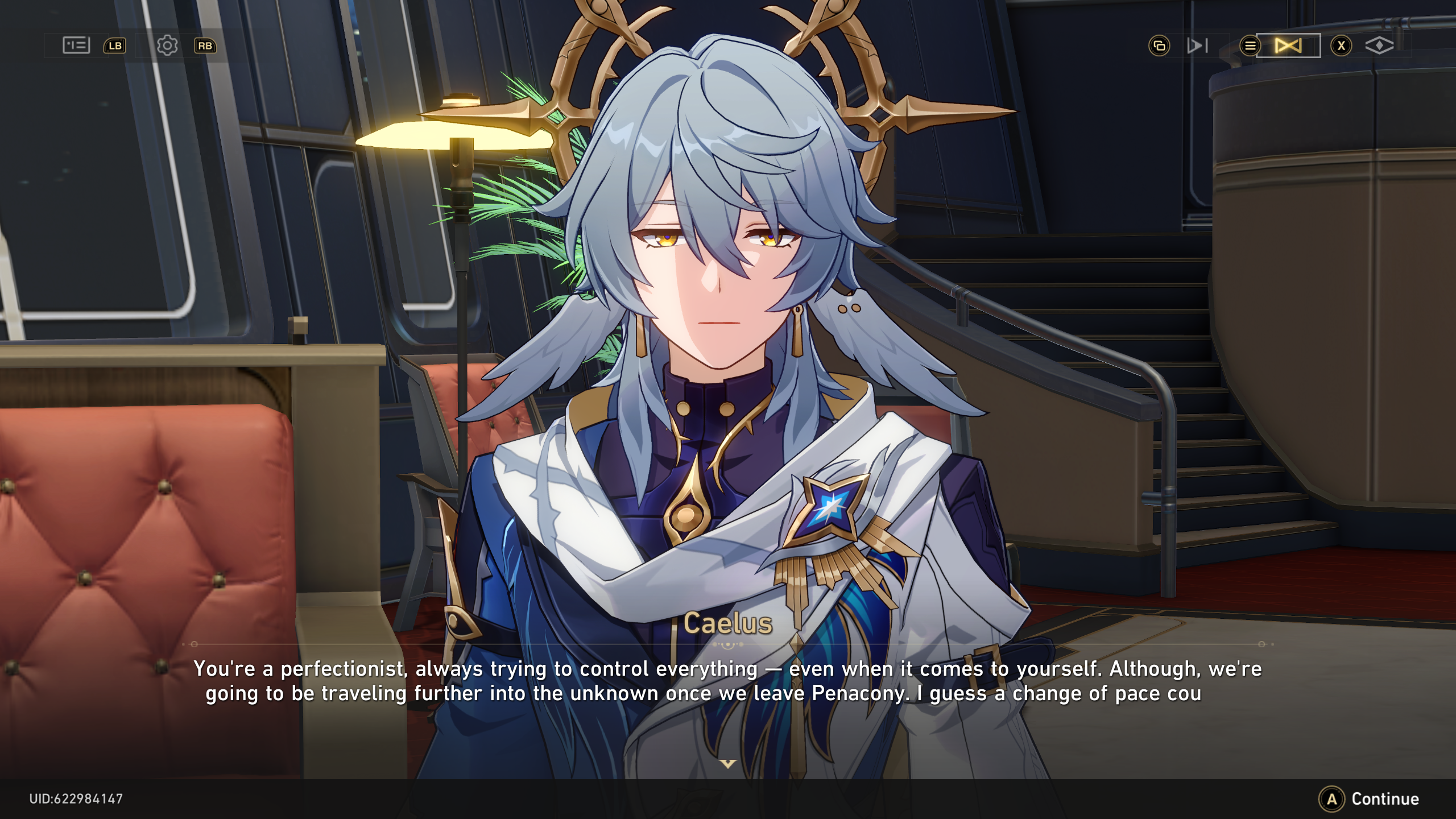Image resolution: width=1456 pixels, height=819 pixels.
Task: Advance dialogue via the down arrow indicator
Action: coord(727,763)
